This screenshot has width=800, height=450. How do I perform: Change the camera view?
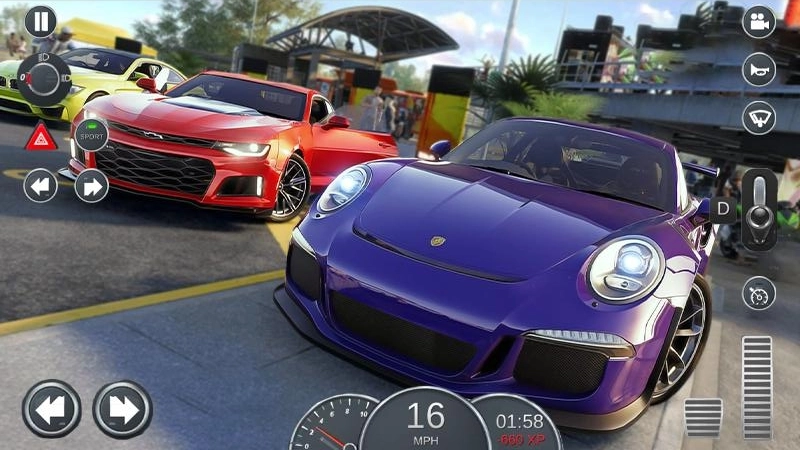(x=758, y=22)
